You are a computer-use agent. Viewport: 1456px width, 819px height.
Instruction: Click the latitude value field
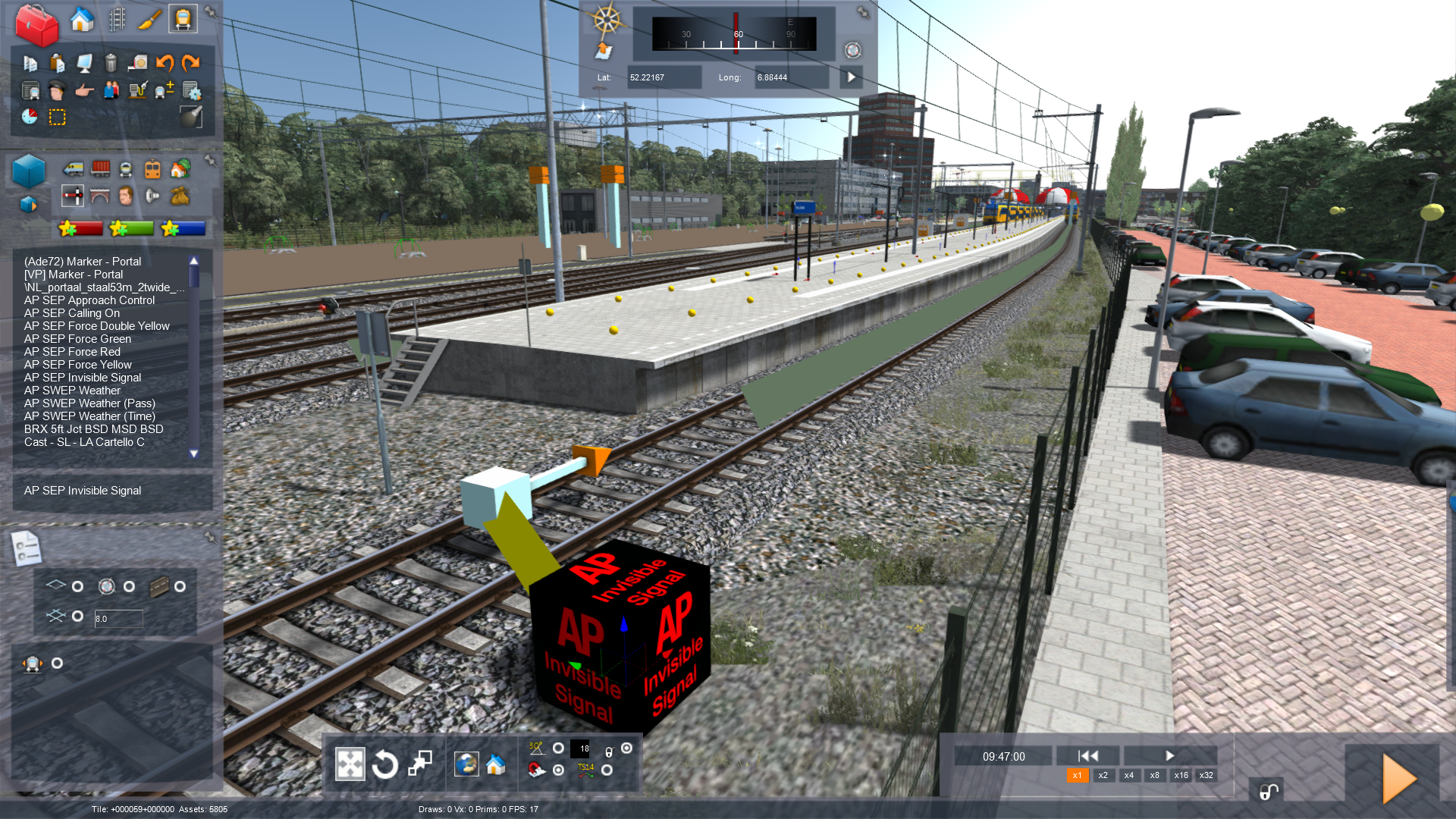tap(664, 77)
